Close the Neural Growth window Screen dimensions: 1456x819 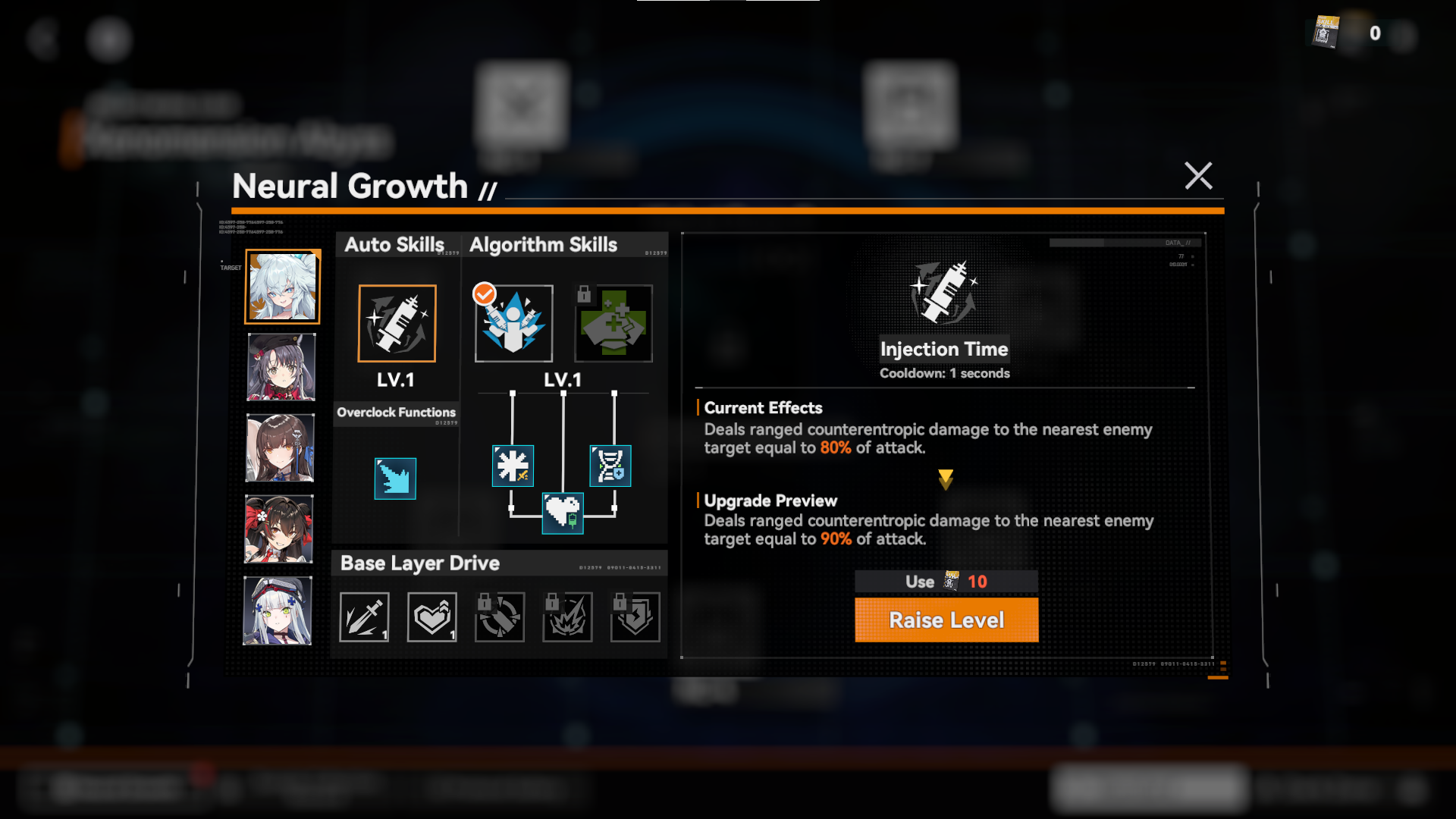1198,176
